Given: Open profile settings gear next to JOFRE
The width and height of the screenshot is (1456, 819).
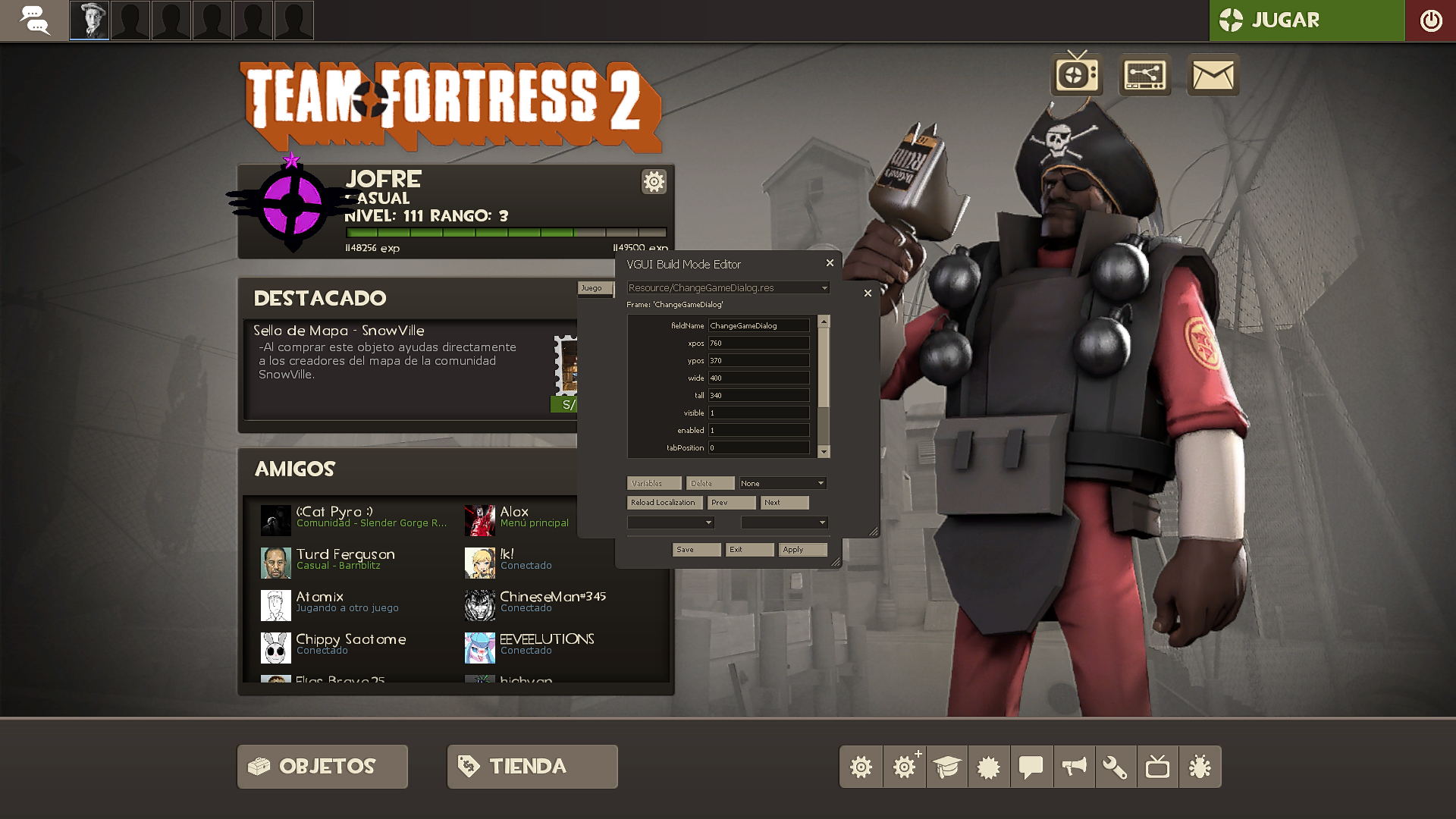Looking at the screenshot, I should [653, 182].
